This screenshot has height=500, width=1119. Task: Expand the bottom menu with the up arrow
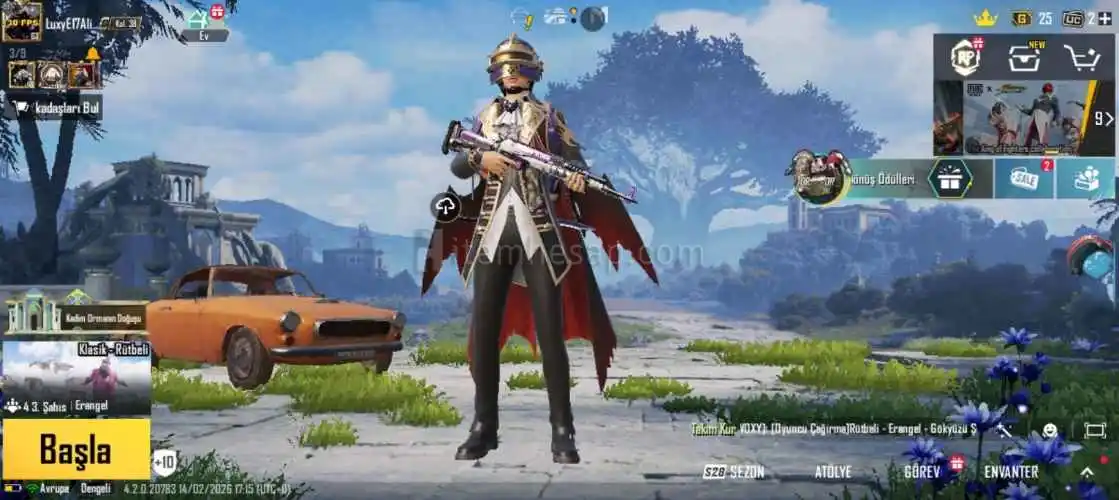click(x=1087, y=472)
